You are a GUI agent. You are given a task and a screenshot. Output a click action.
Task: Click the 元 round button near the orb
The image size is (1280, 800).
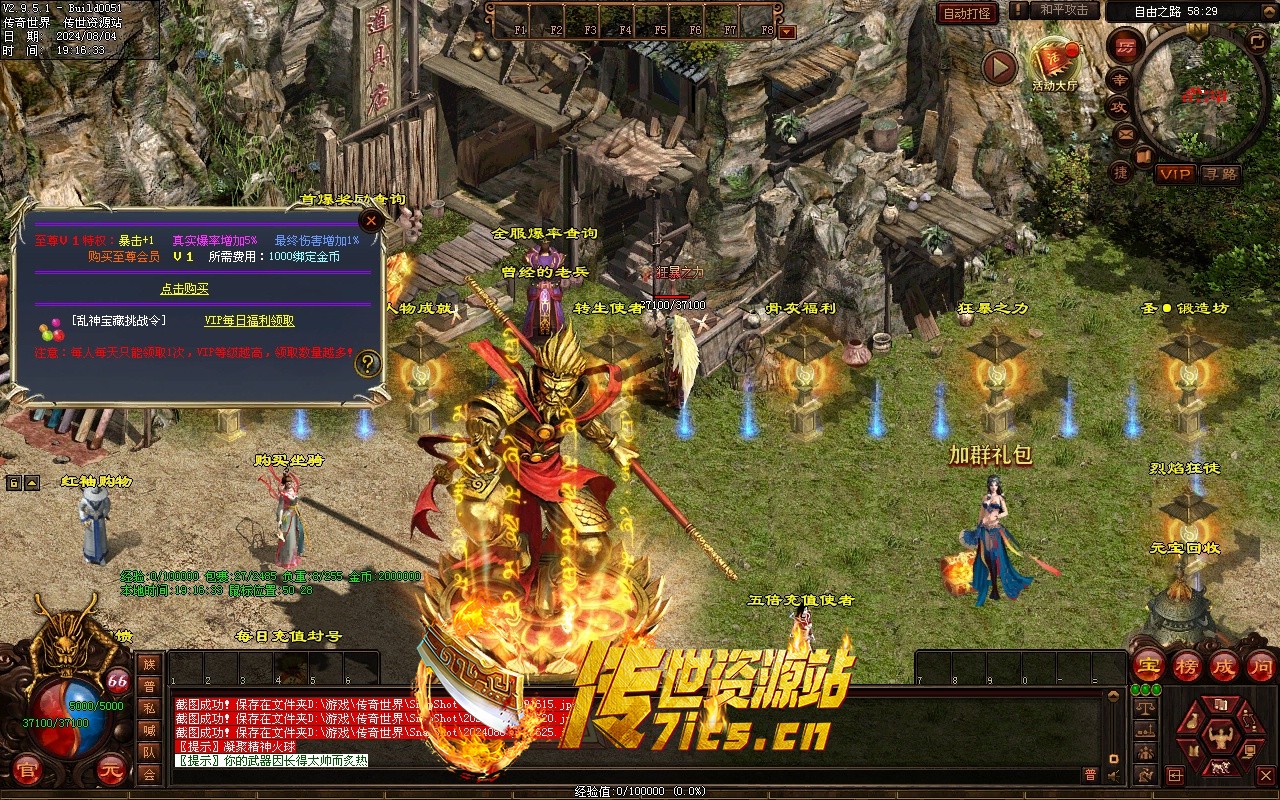click(x=109, y=770)
